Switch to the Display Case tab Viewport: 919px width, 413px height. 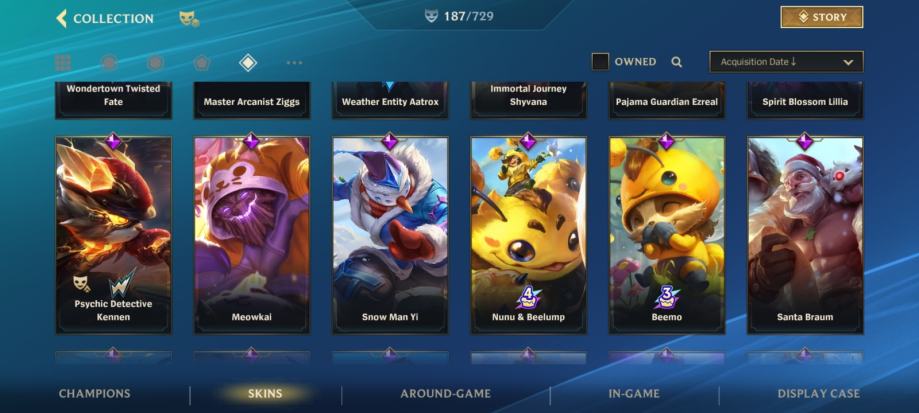(818, 394)
